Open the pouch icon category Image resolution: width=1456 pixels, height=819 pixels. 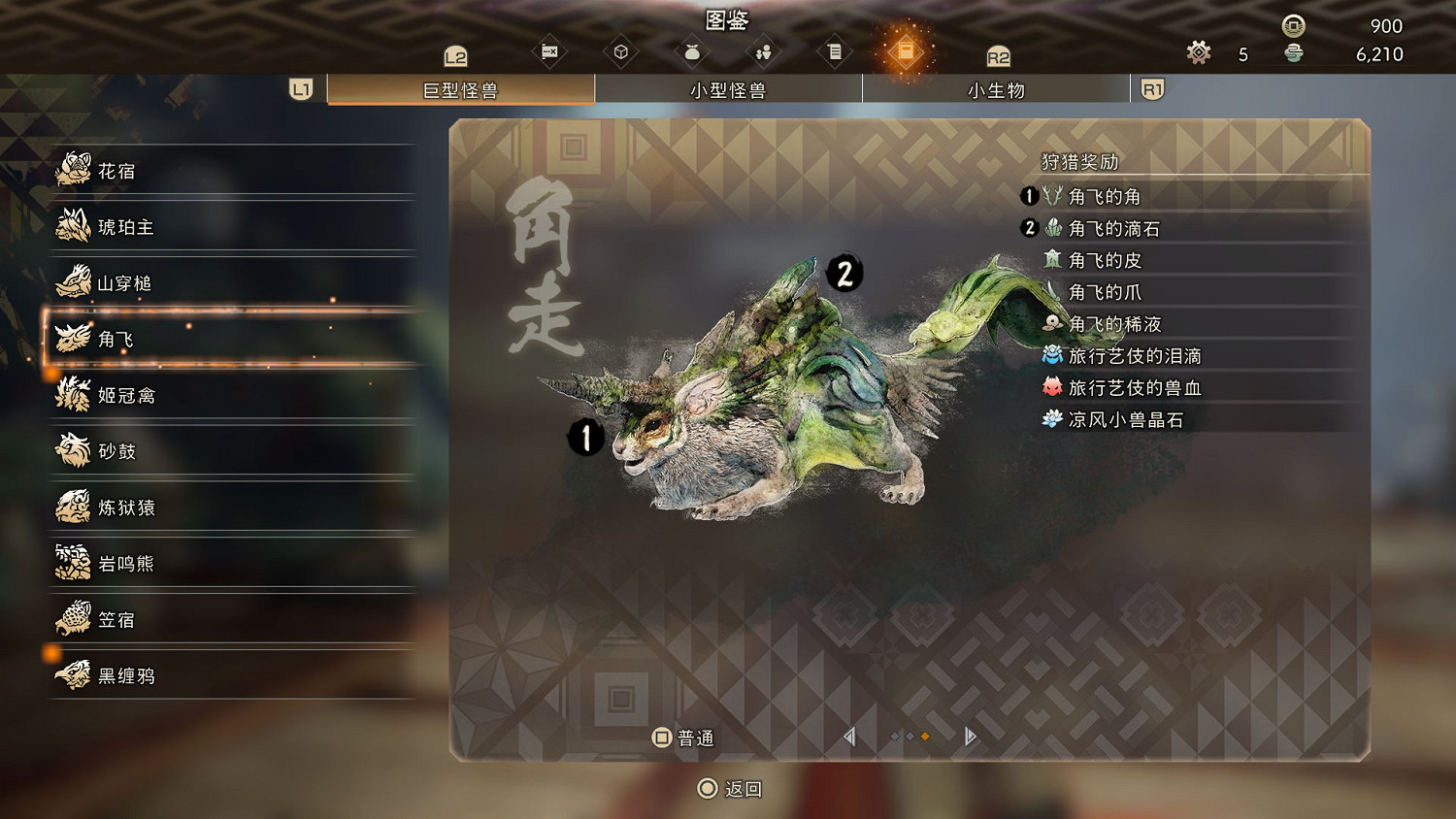pyautogui.click(x=692, y=51)
